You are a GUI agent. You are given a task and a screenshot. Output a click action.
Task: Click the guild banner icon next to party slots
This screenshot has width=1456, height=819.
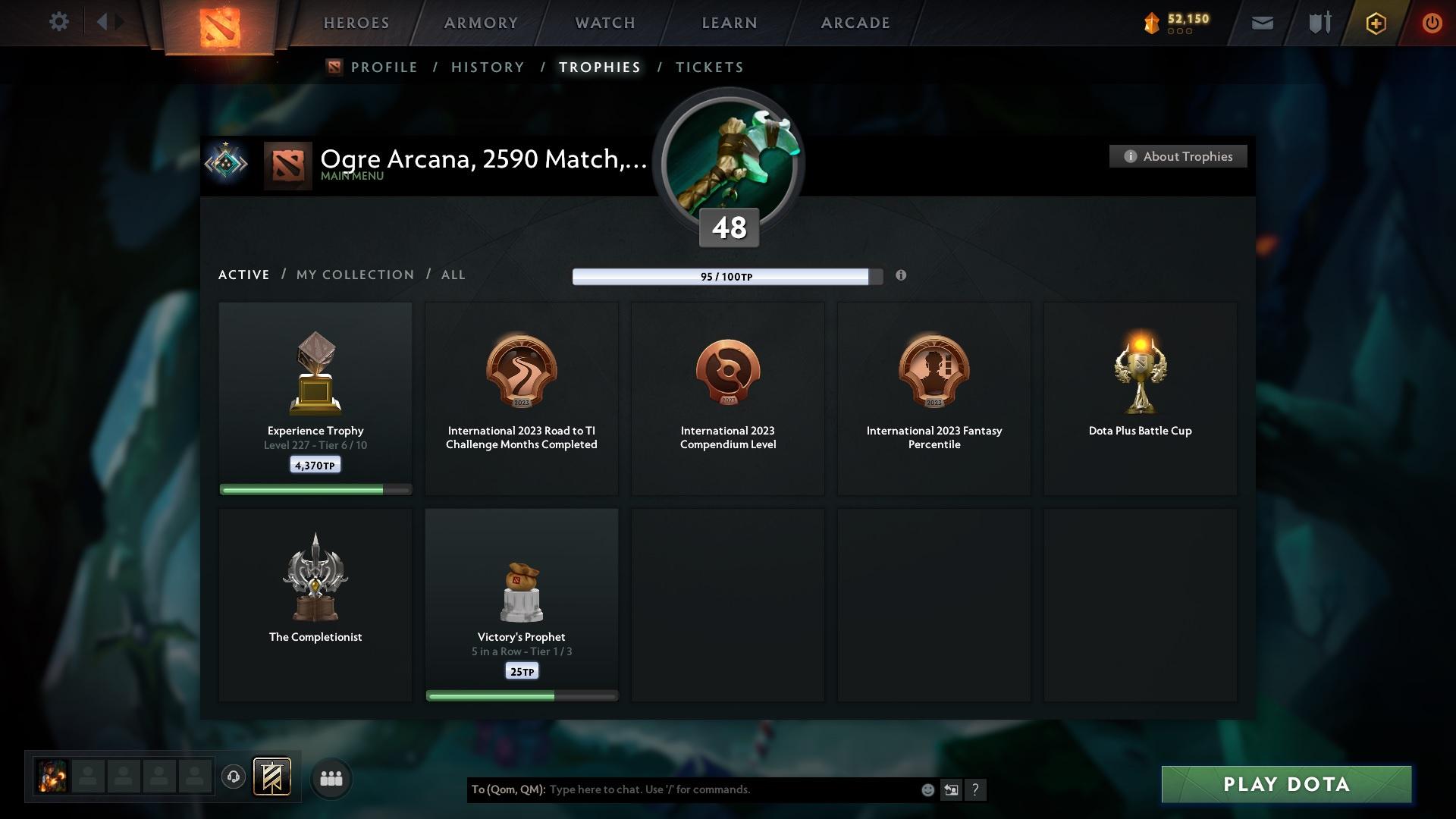273,777
